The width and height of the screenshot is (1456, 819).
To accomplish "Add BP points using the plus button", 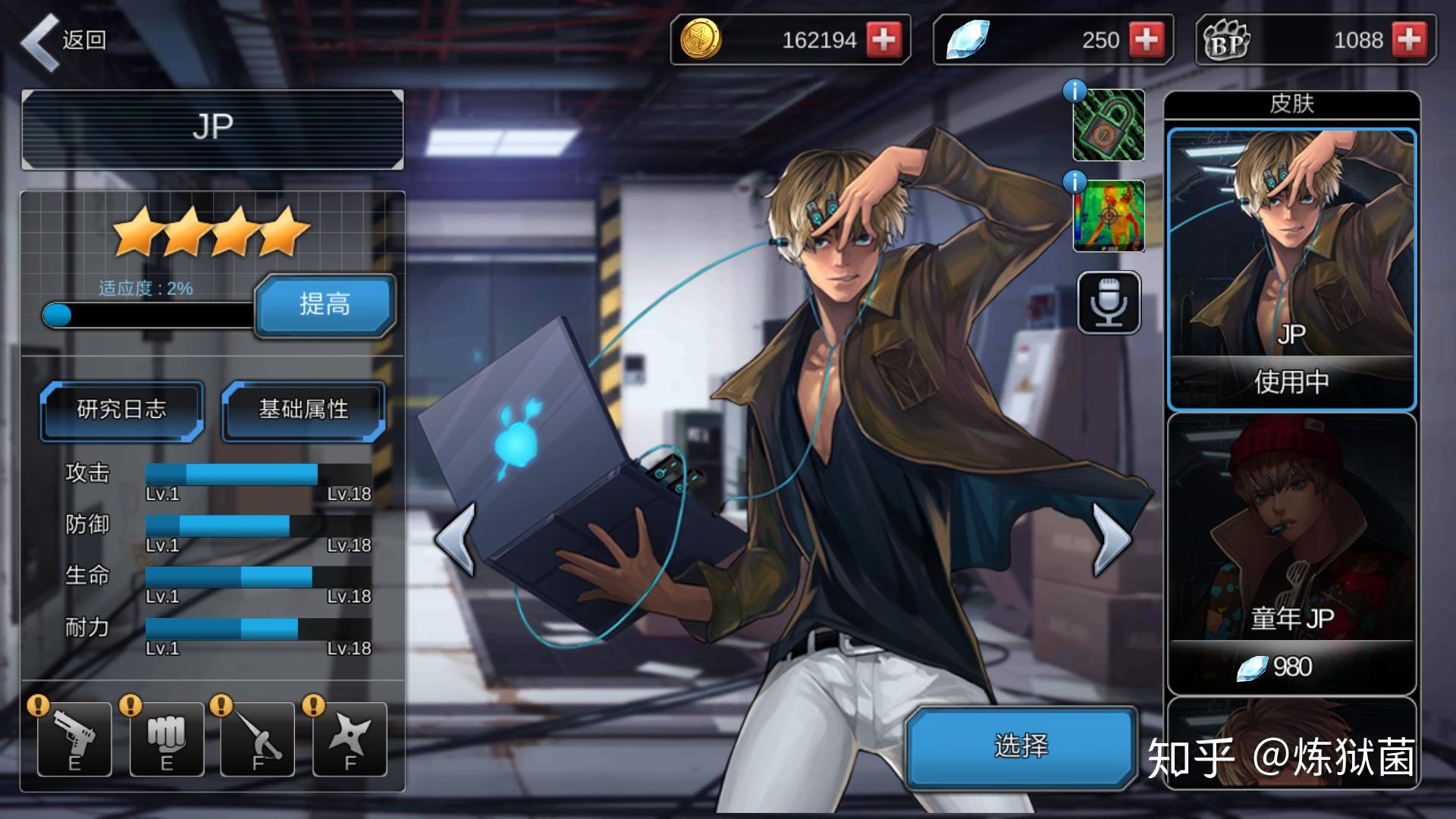I will coord(1409,39).
